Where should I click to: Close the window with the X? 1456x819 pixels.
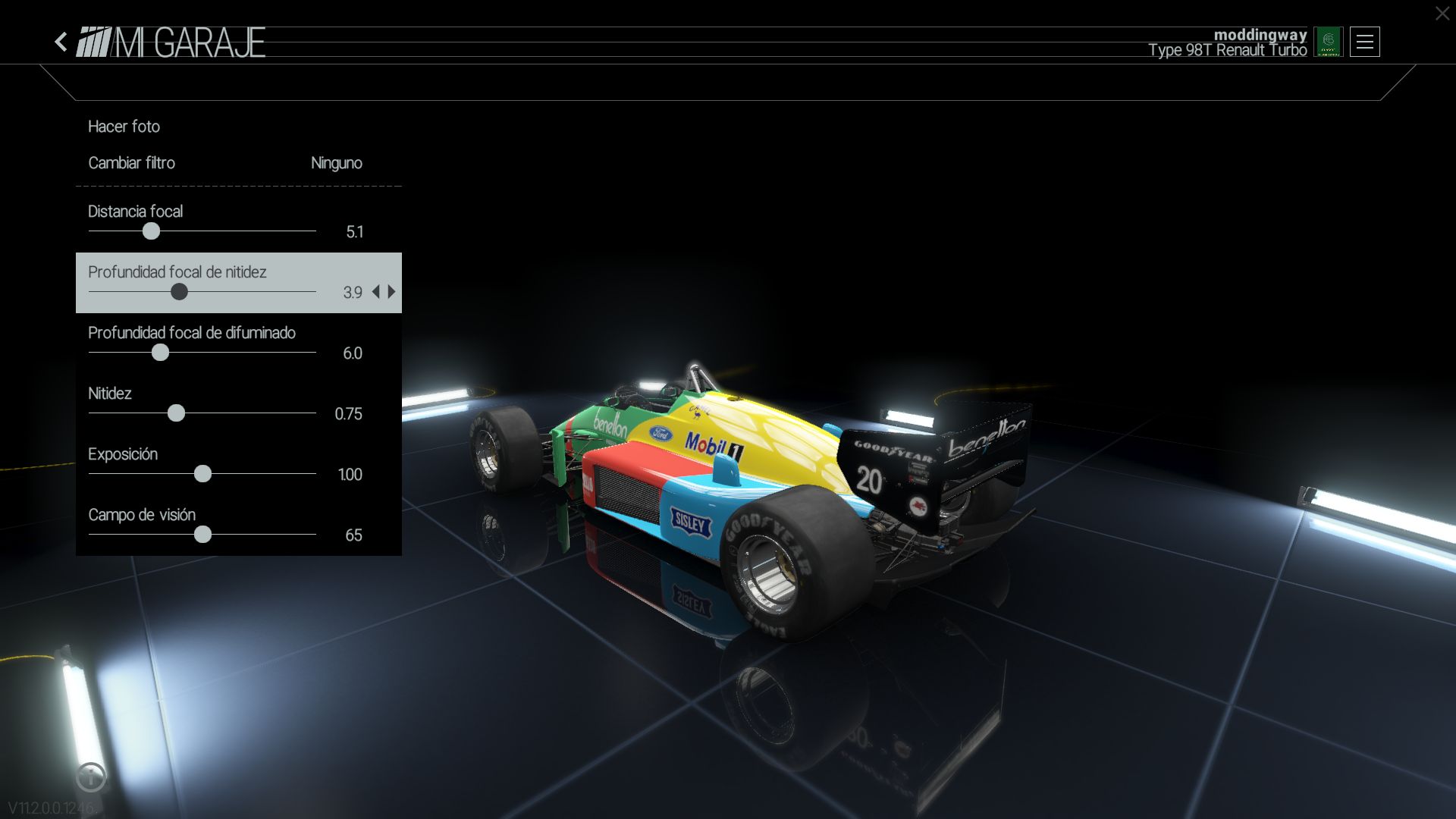tap(1442, 14)
